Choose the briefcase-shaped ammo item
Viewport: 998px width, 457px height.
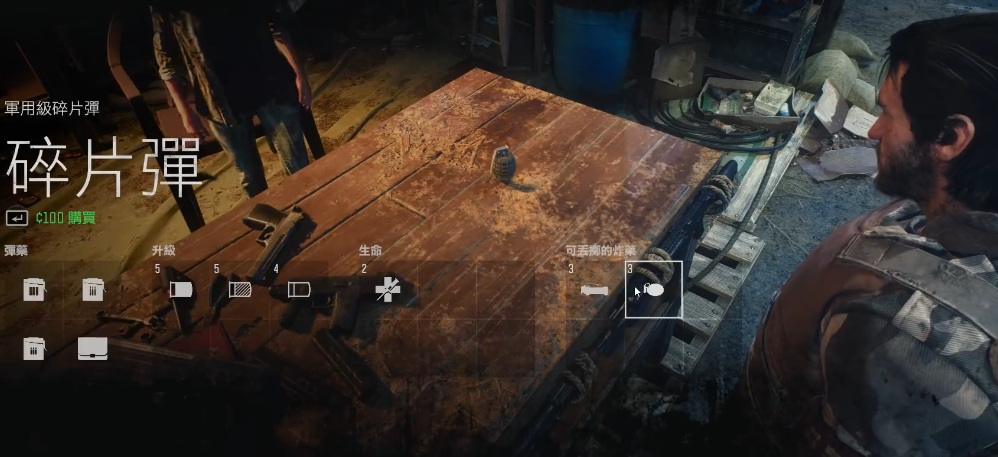pos(92,349)
